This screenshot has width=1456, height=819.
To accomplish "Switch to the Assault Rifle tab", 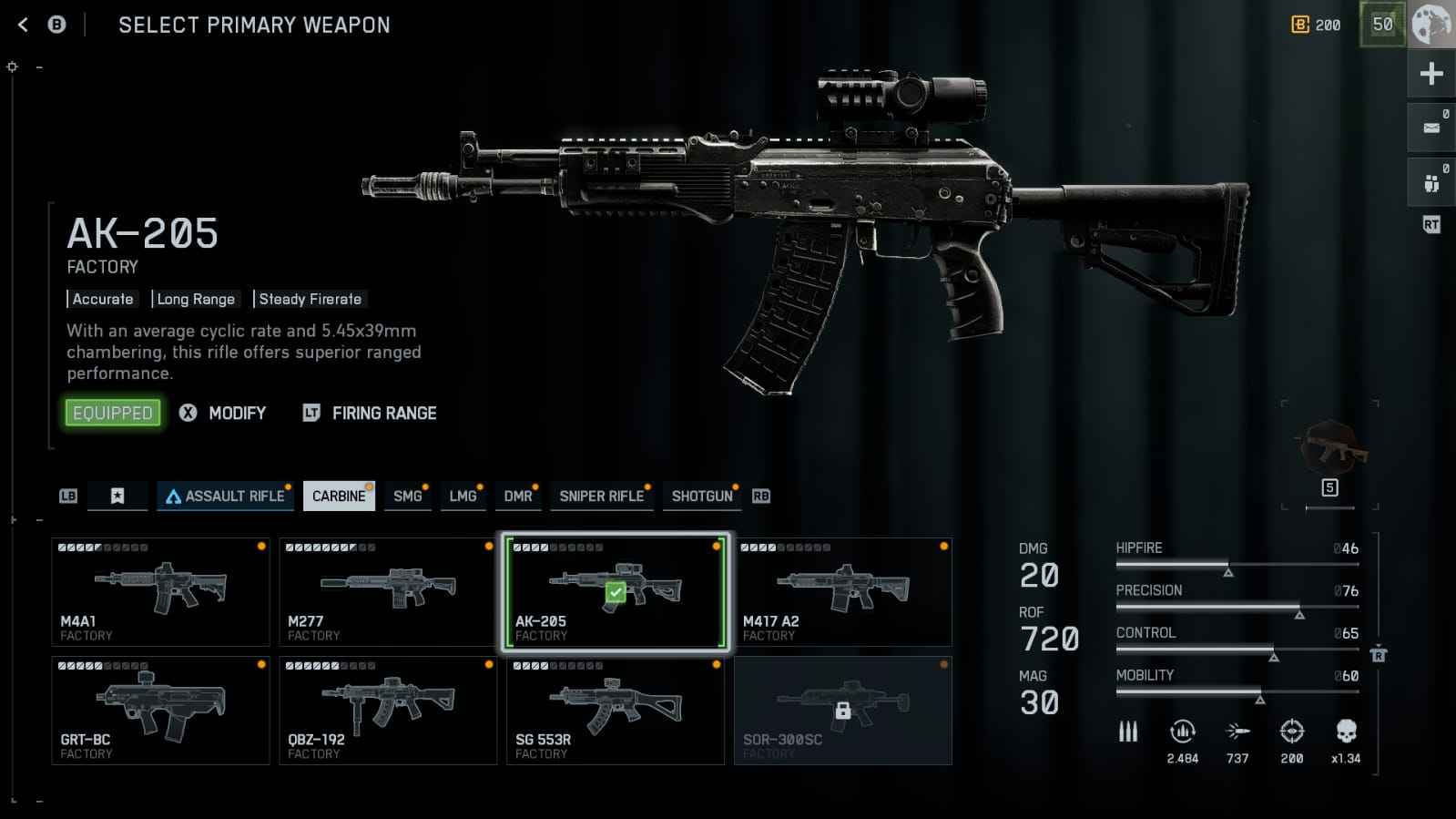I will (x=224, y=497).
